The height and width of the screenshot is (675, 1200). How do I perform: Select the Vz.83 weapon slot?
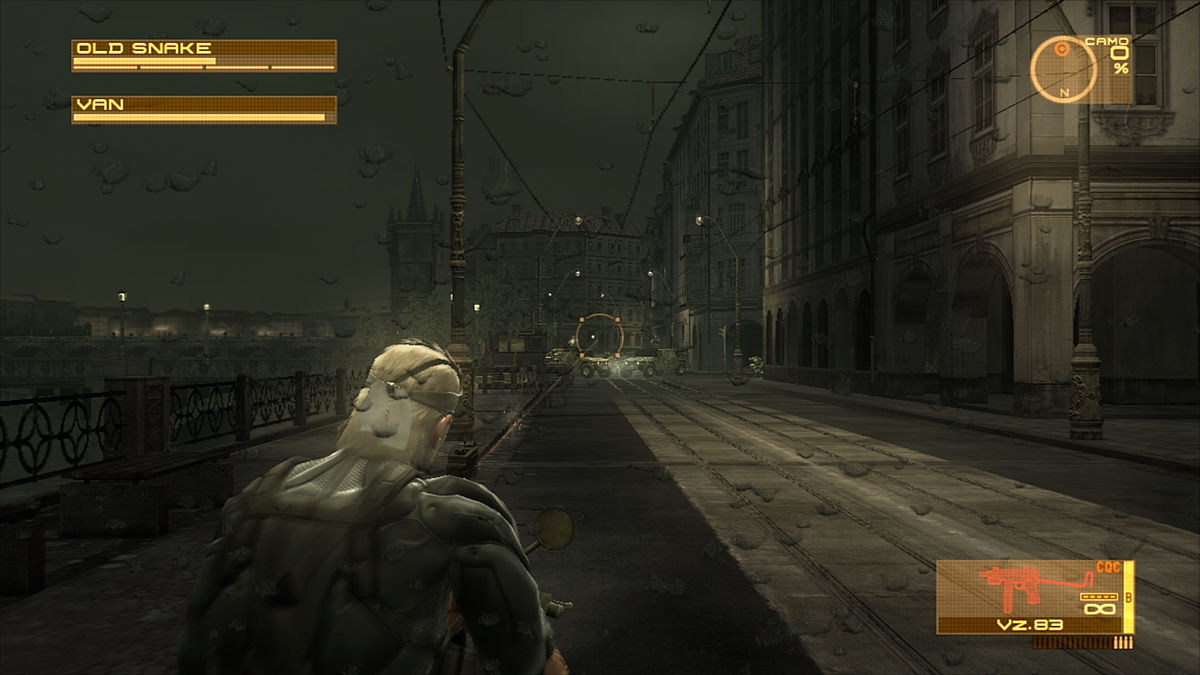pyautogui.click(x=1033, y=597)
